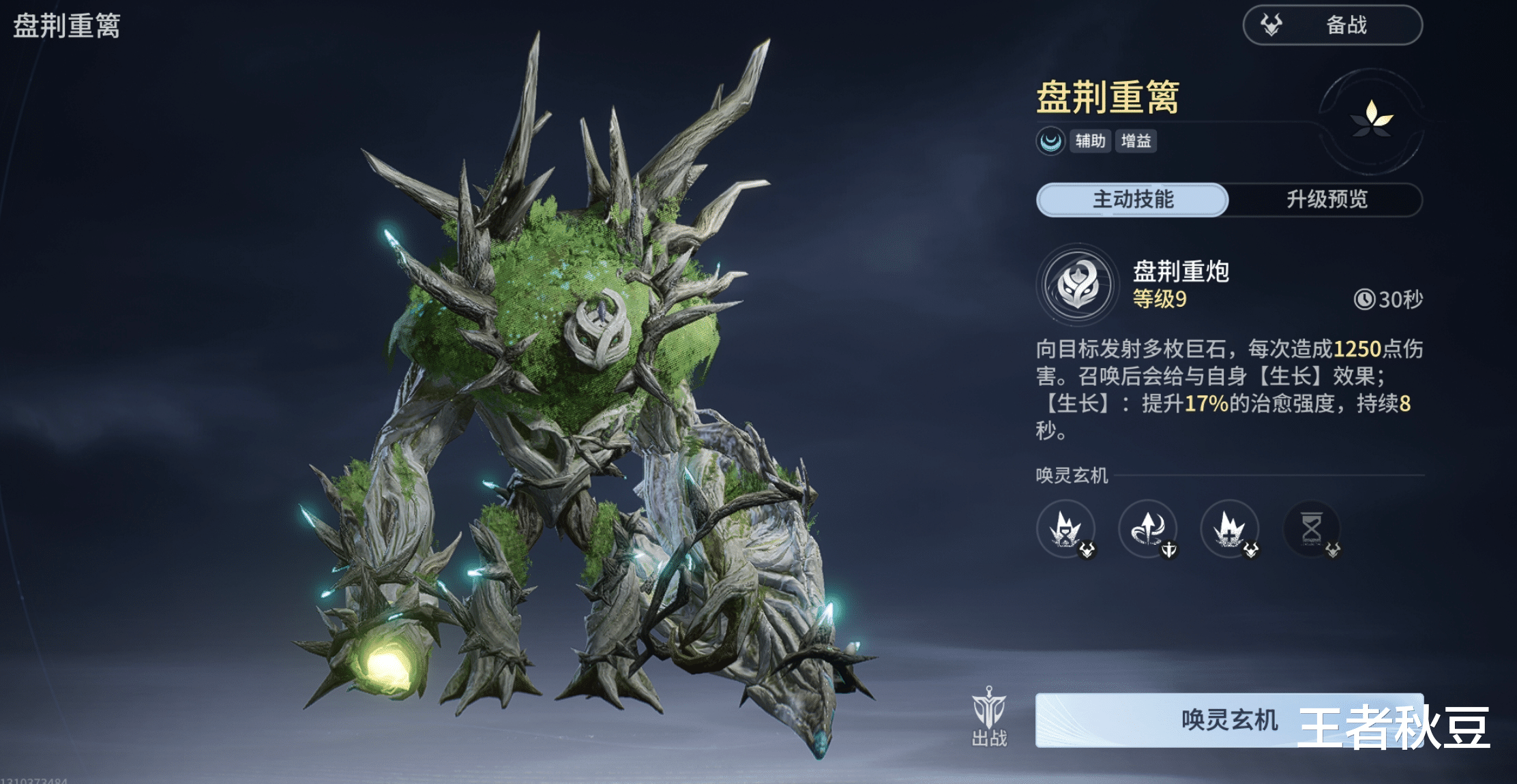Switch to the 主动技能 tab

click(x=1132, y=199)
